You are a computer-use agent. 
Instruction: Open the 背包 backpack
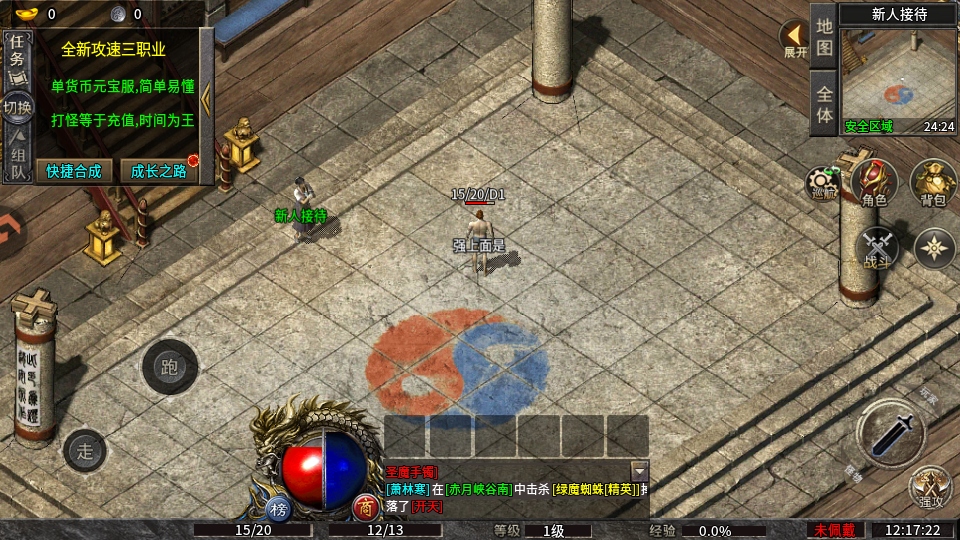tap(933, 184)
